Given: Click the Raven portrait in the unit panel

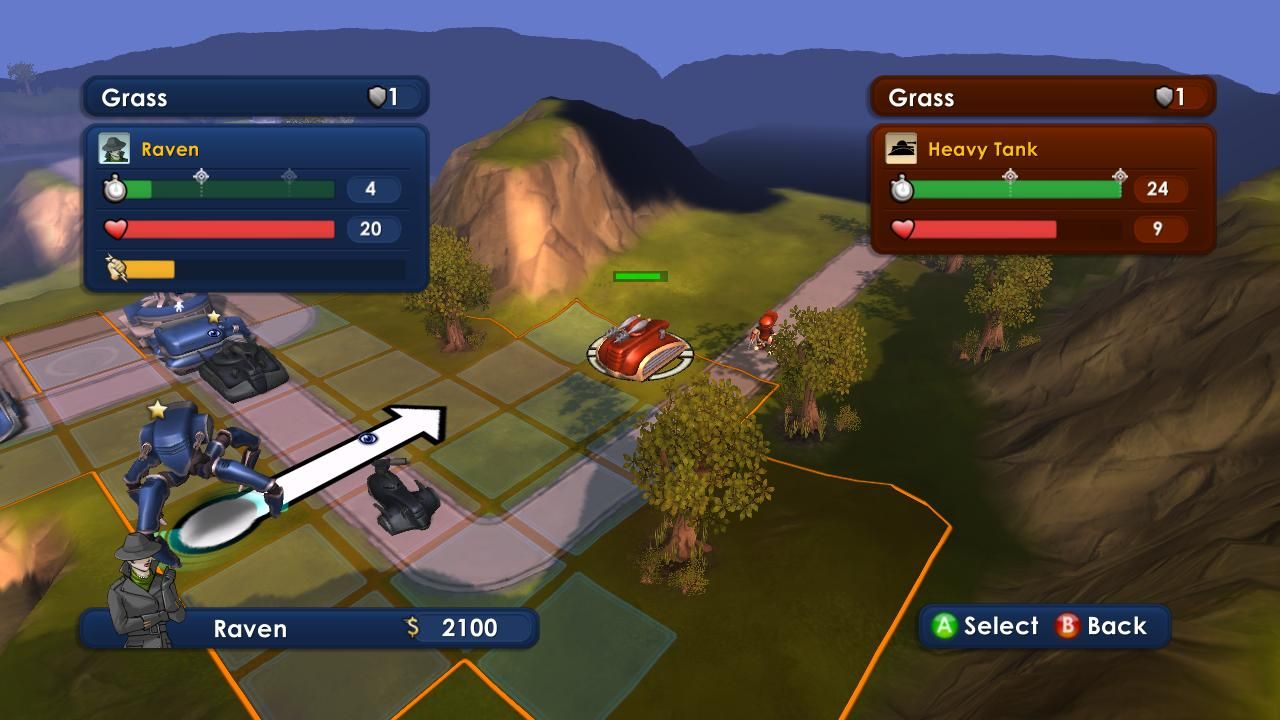Looking at the screenshot, I should pos(114,149).
